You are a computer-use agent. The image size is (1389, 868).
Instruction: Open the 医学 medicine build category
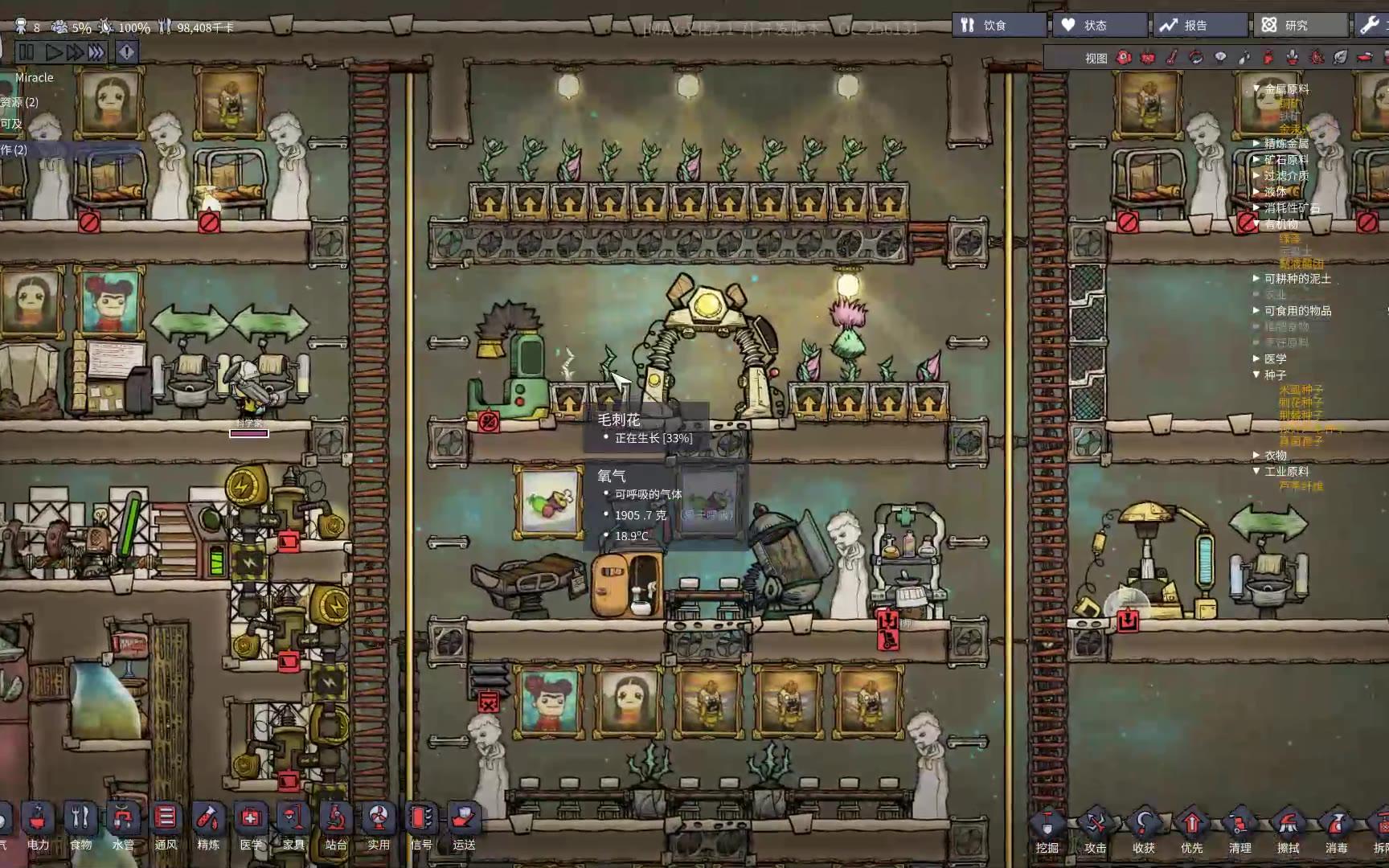[251, 825]
